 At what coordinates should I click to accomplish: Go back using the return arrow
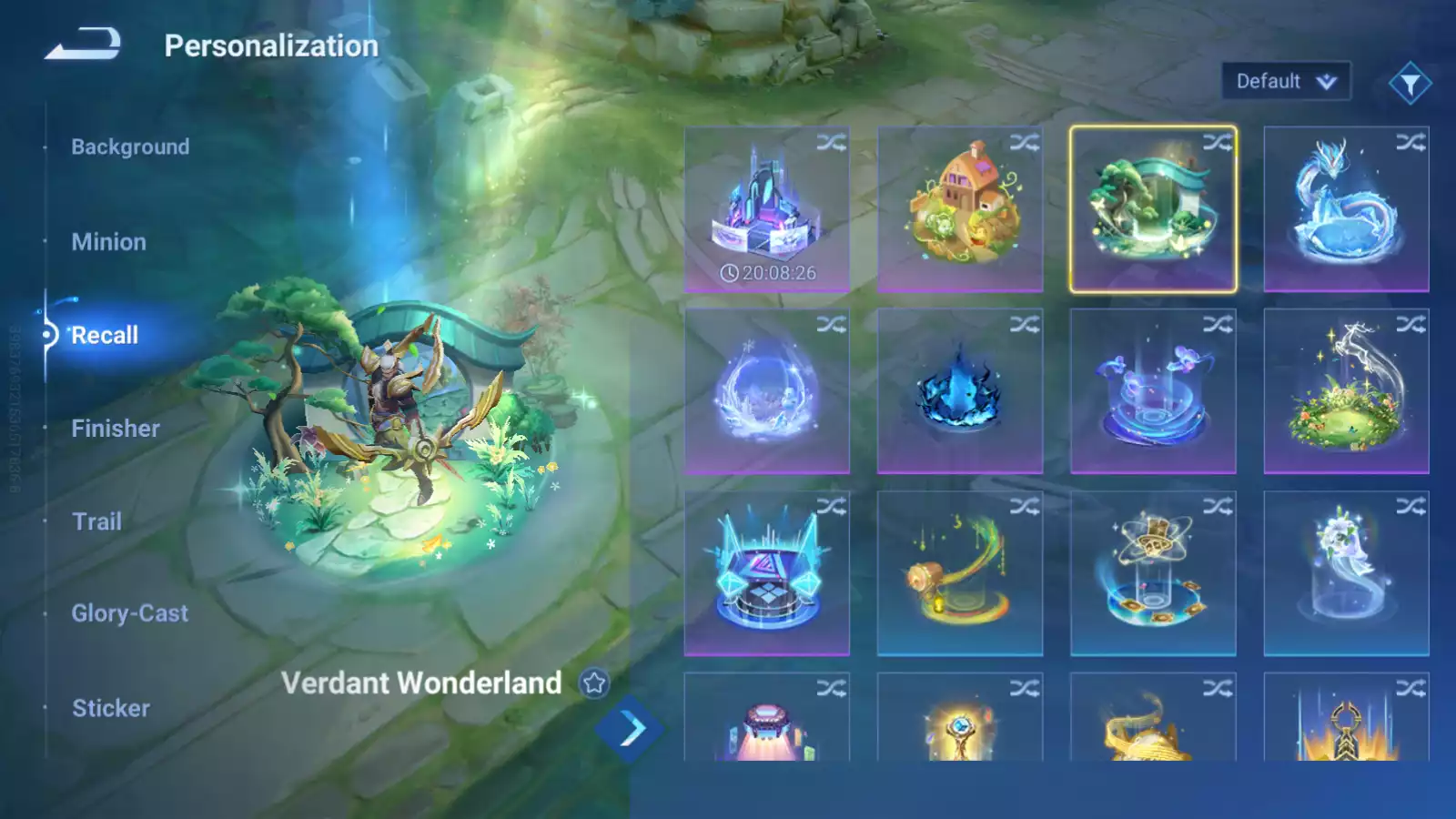tap(83, 44)
